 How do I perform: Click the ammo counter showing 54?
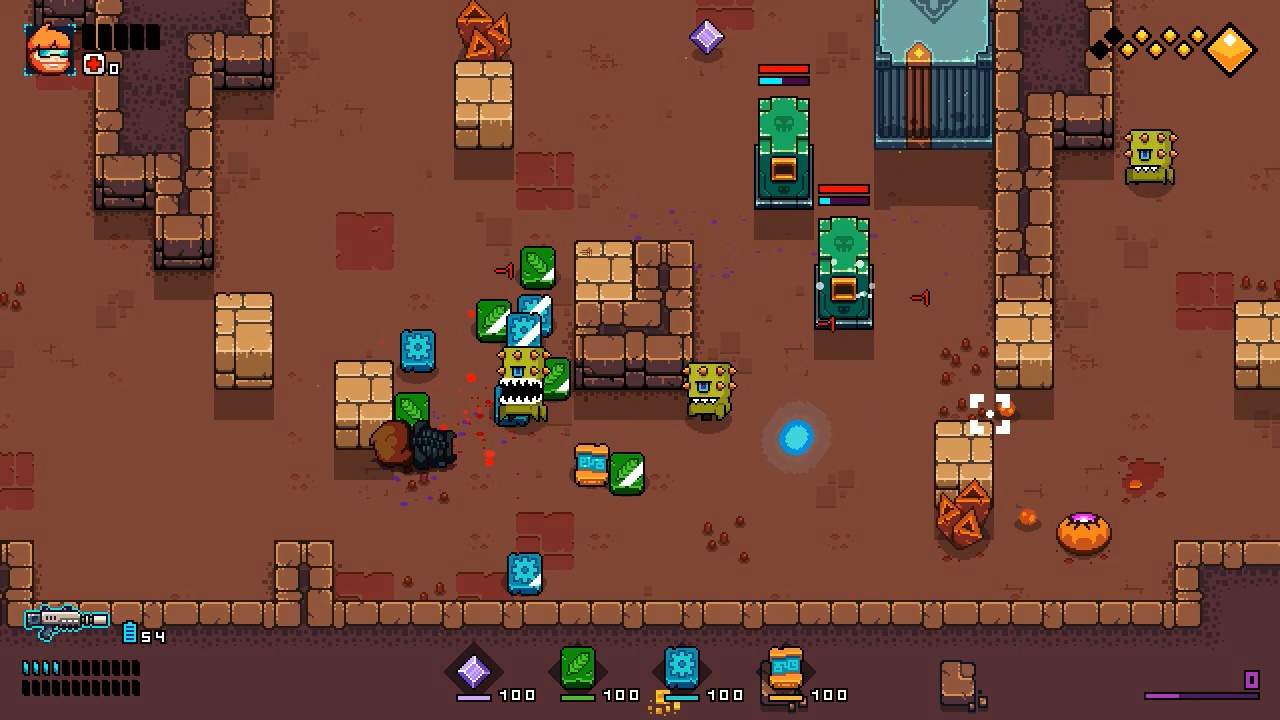[152, 637]
